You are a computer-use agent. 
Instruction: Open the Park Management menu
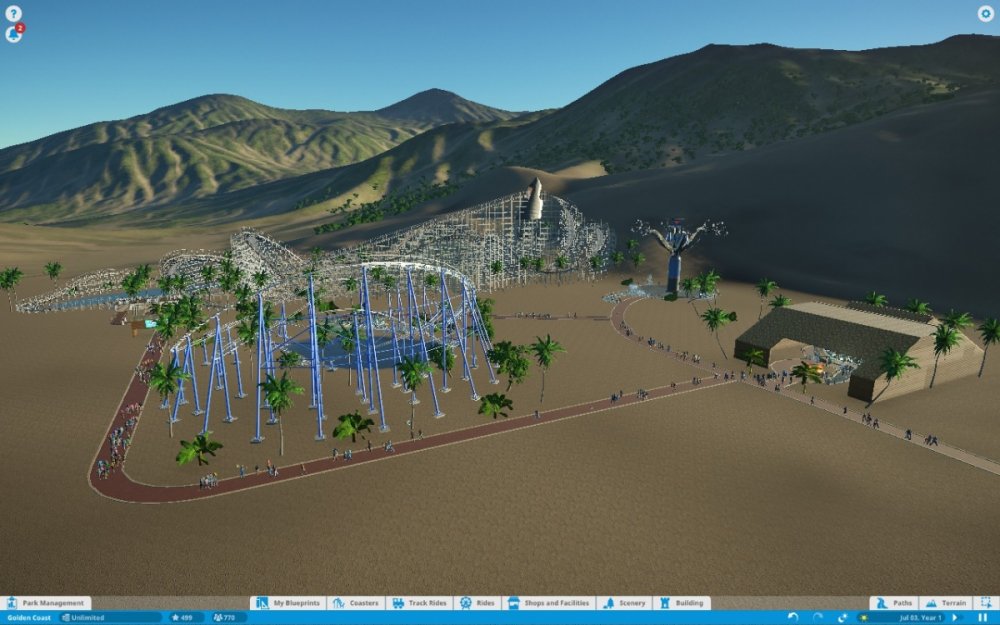(46, 603)
